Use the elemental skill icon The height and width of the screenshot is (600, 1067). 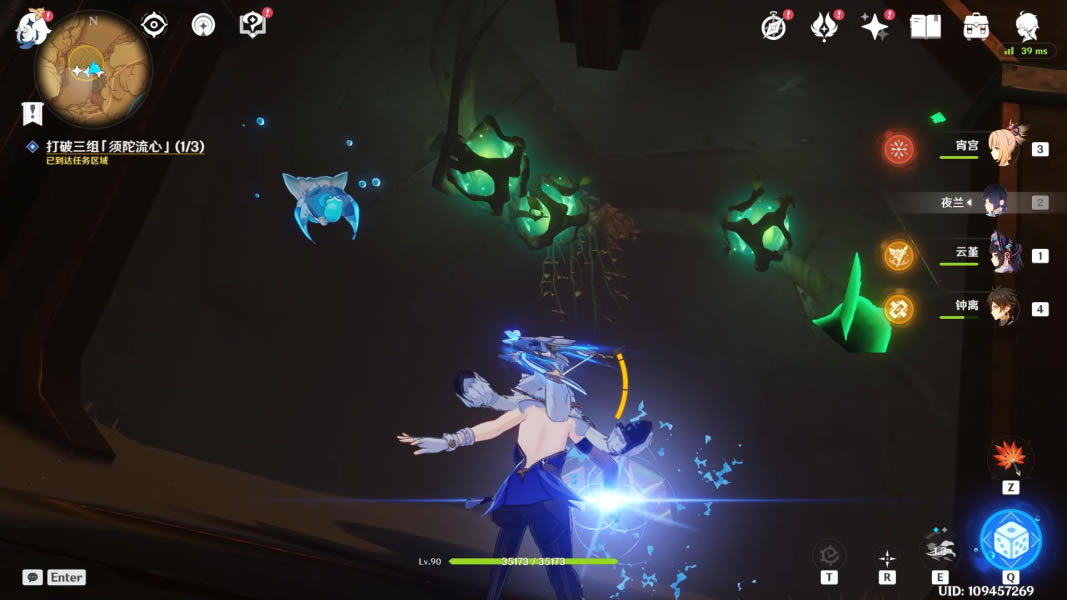940,548
